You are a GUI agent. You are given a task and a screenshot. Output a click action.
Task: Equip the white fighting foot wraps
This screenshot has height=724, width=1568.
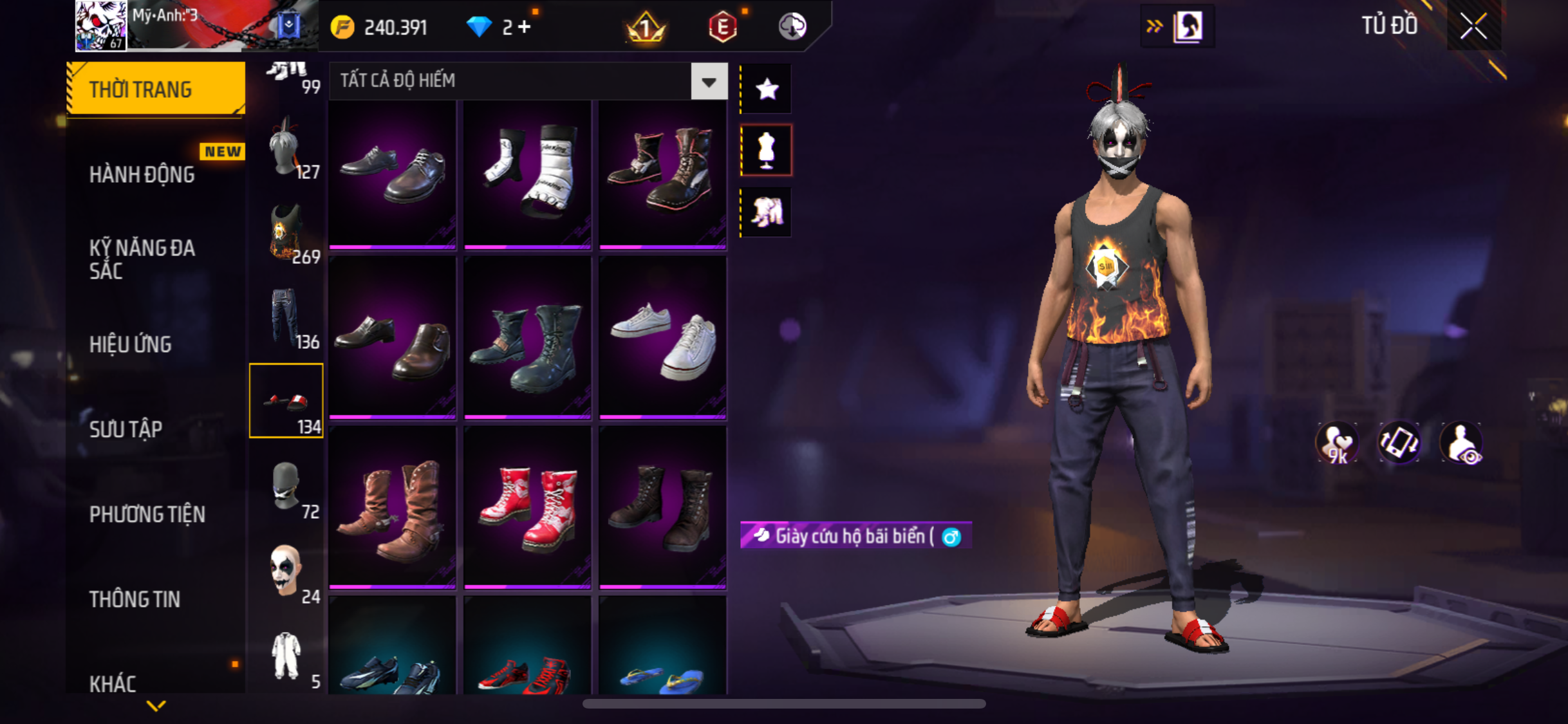528,174
